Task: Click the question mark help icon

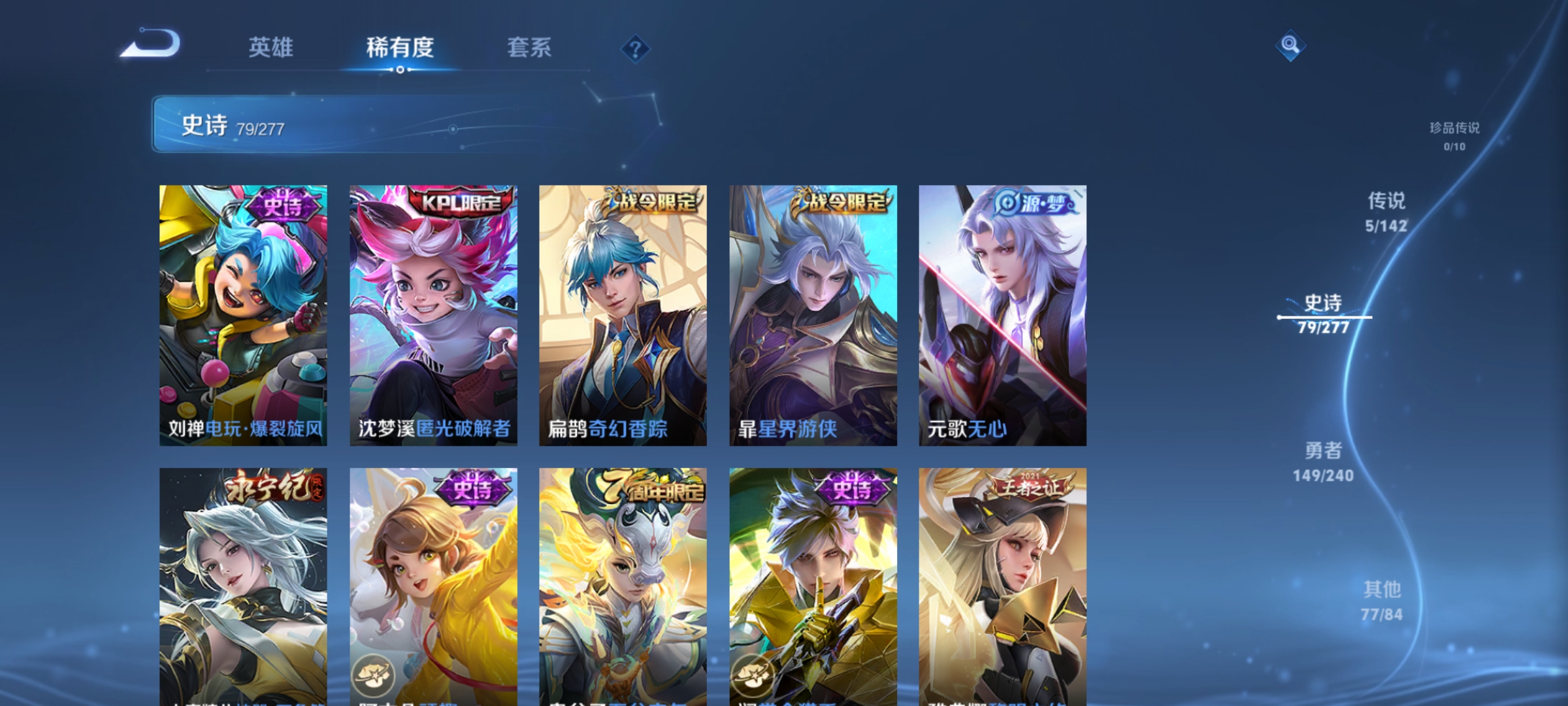Action: point(635,49)
